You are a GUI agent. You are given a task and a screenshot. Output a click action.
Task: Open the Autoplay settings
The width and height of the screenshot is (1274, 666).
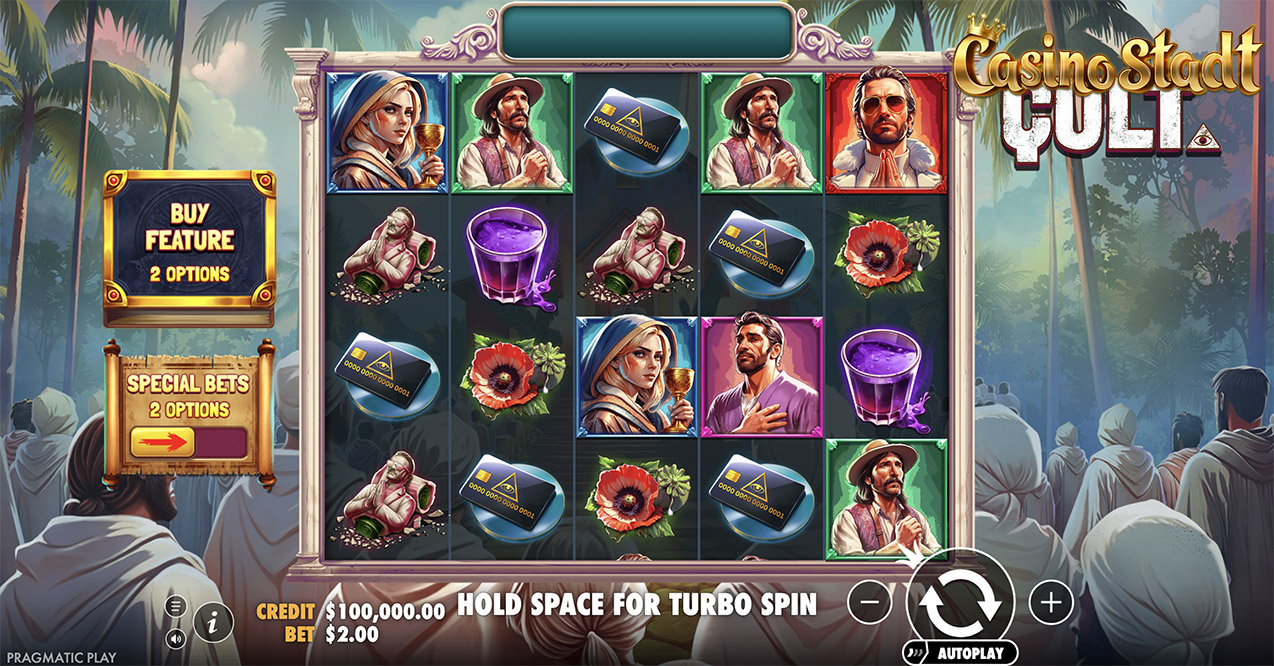pos(961,653)
